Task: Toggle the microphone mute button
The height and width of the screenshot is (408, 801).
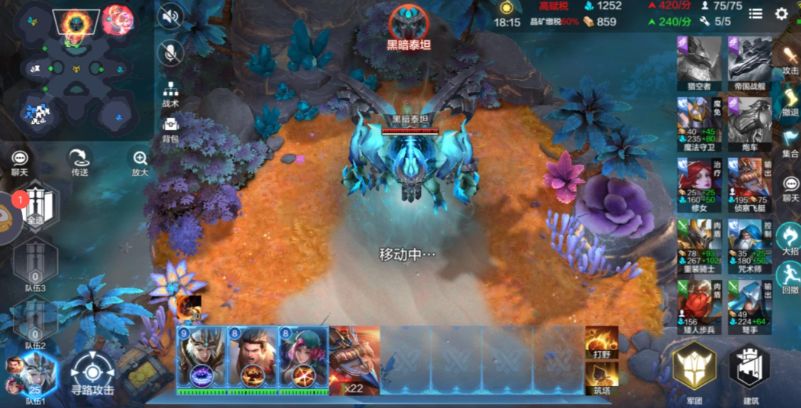Action: (x=171, y=52)
